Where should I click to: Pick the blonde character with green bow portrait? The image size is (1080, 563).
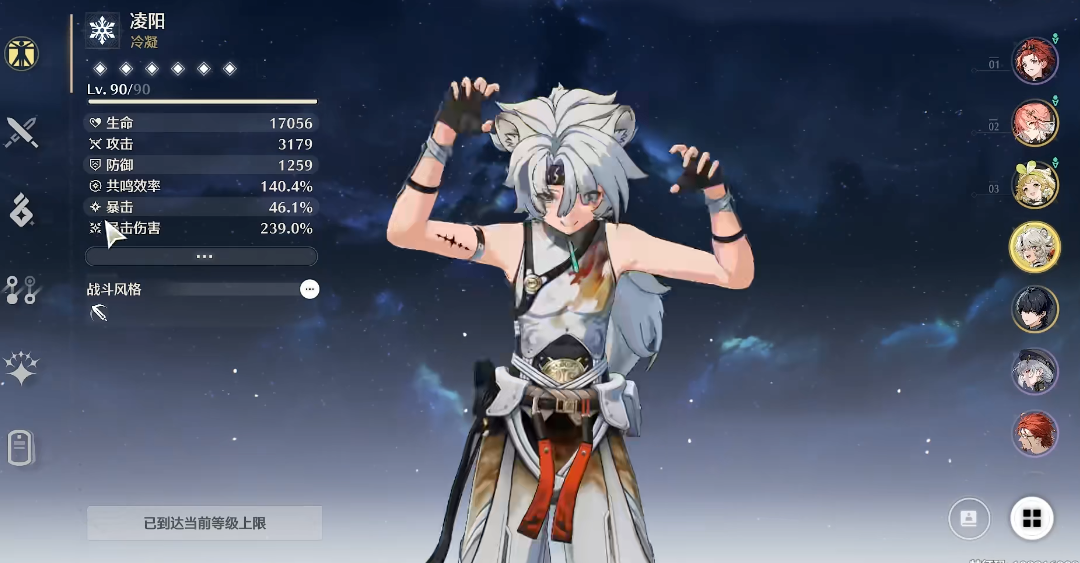[1034, 185]
